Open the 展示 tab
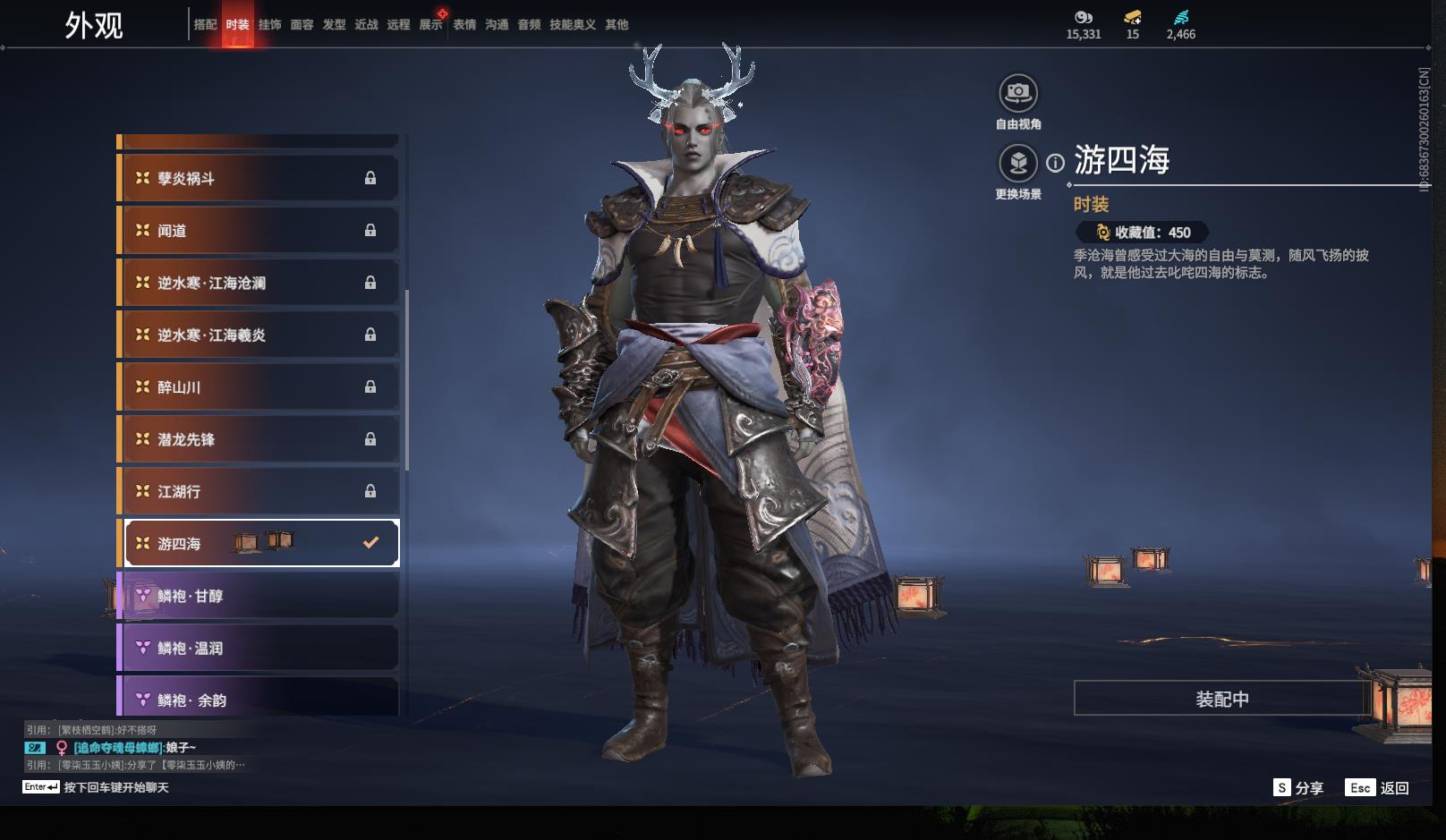1446x840 pixels. click(430, 25)
